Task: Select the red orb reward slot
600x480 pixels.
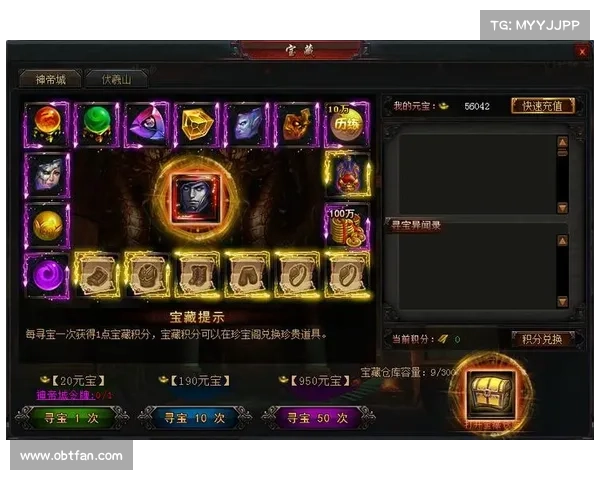Action: [46, 124]
